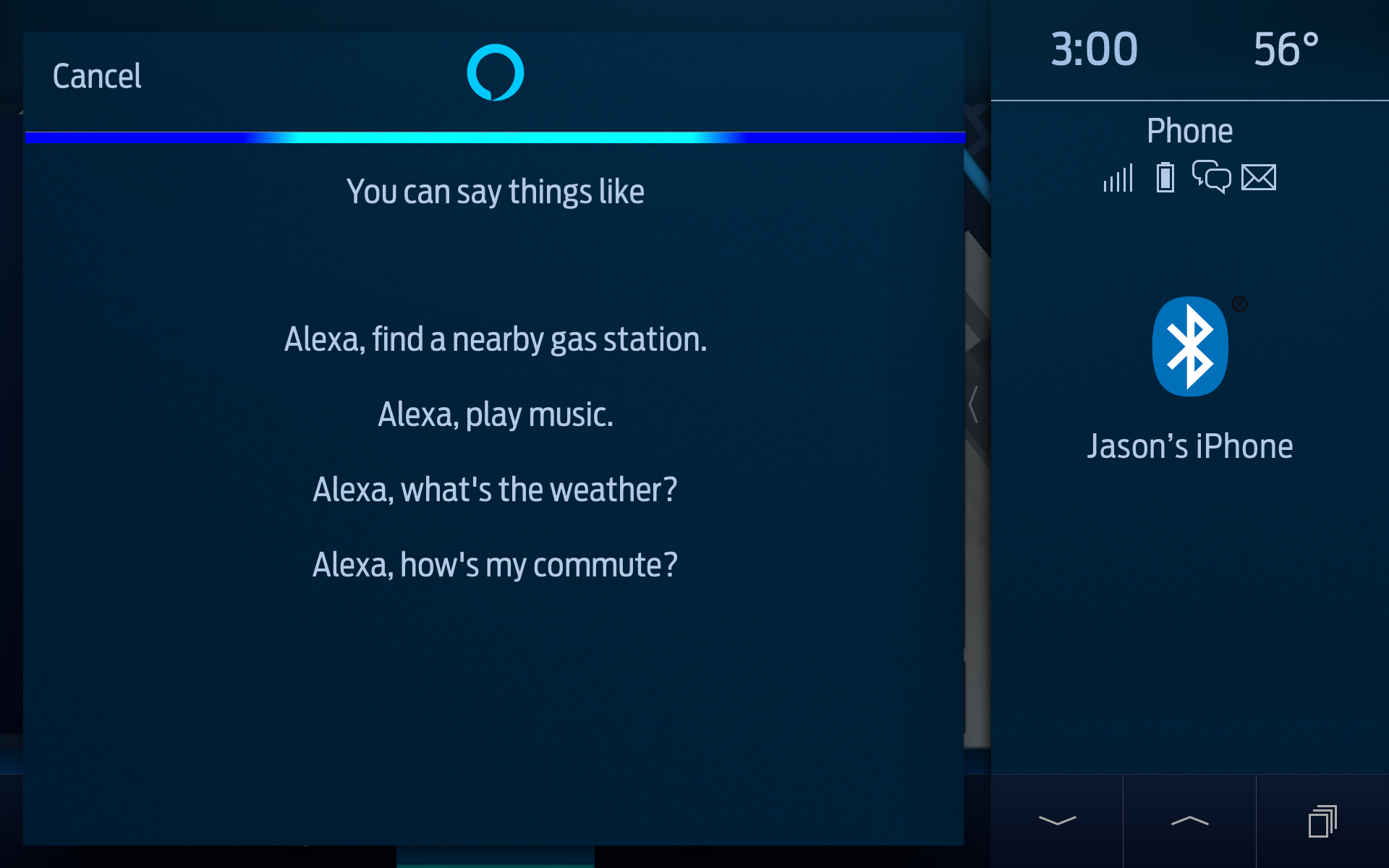
Task: Select Jason's iPhone device
Action: 1190,446
